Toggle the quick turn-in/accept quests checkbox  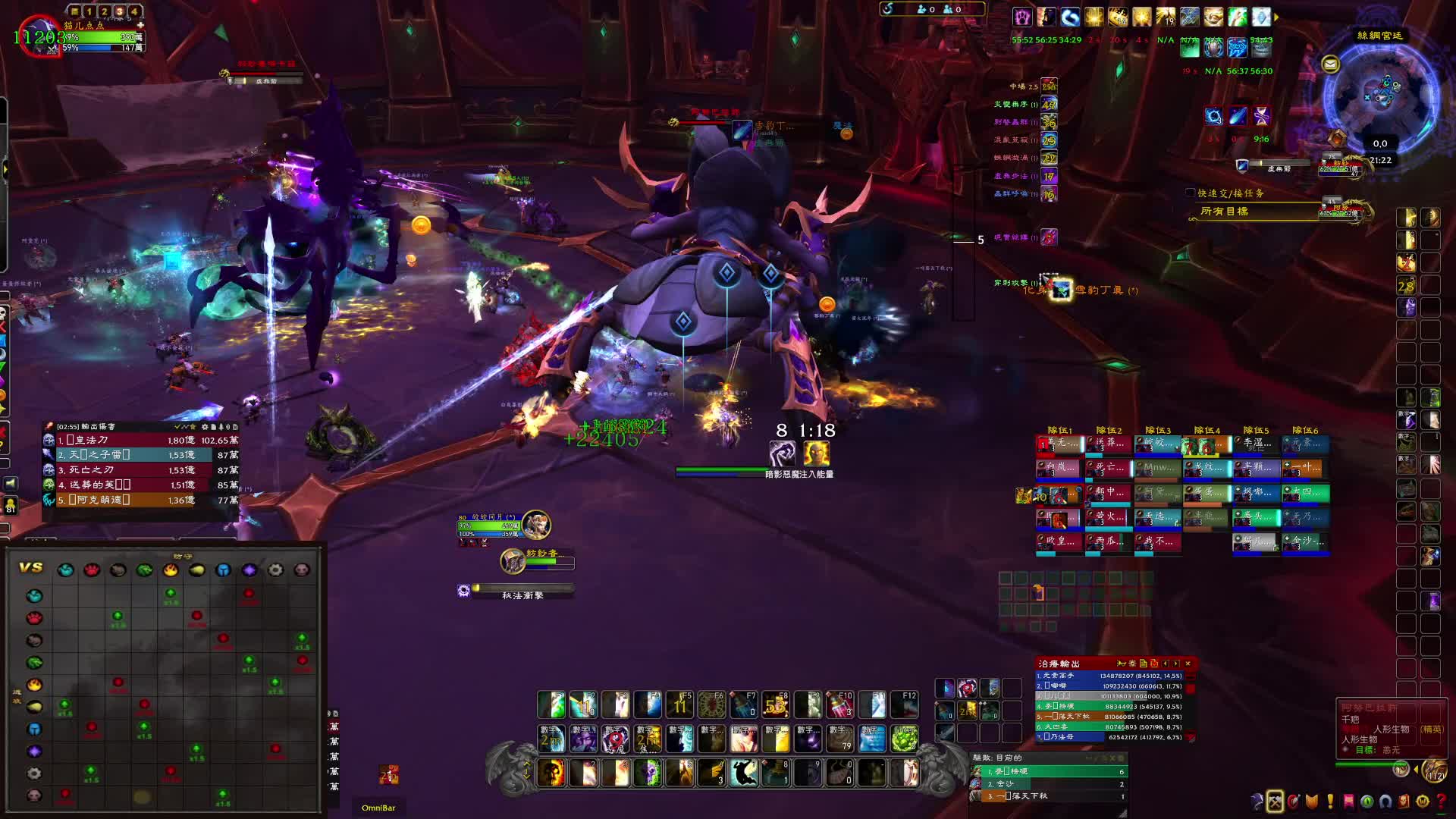[1190, 193]
